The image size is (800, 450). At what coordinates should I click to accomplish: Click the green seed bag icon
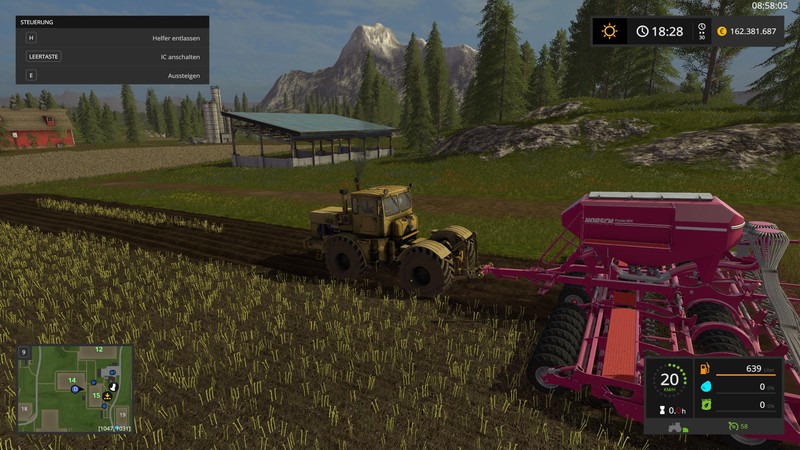704,405
